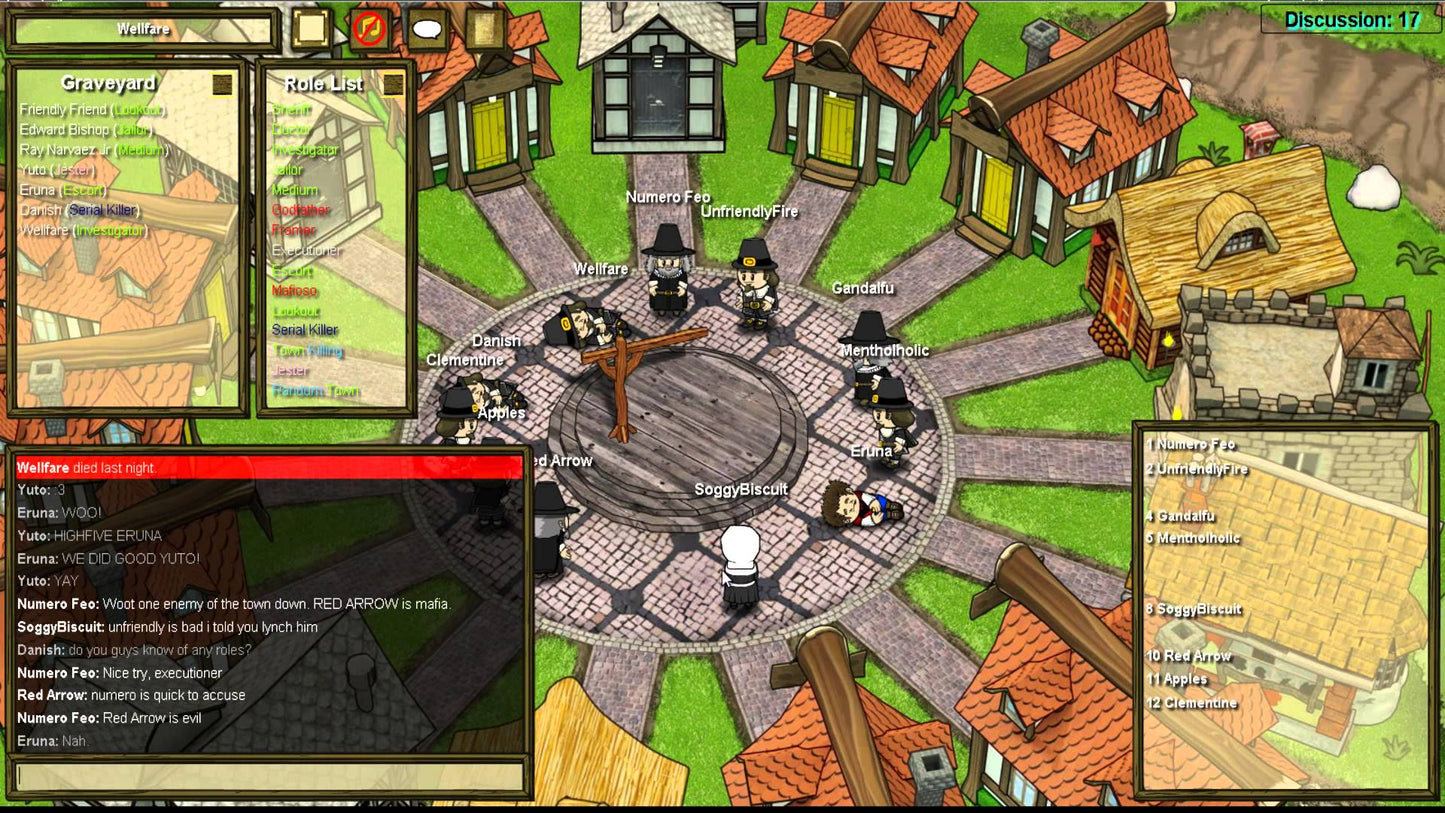
Task: Check the Discussion timer counter
Action: tap(1350, 18)
